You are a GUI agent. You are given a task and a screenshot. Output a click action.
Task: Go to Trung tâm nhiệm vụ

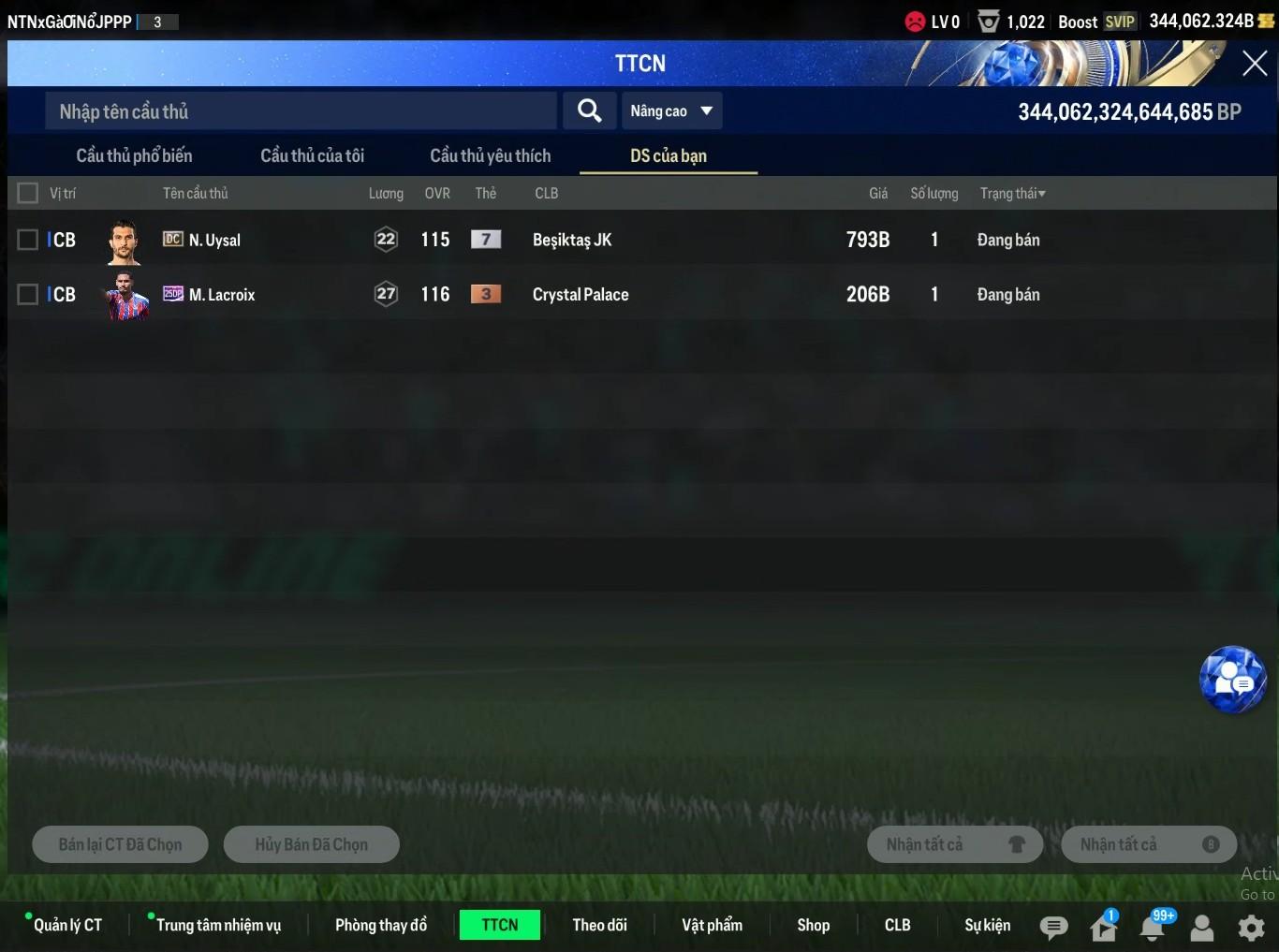click(217, 925)
